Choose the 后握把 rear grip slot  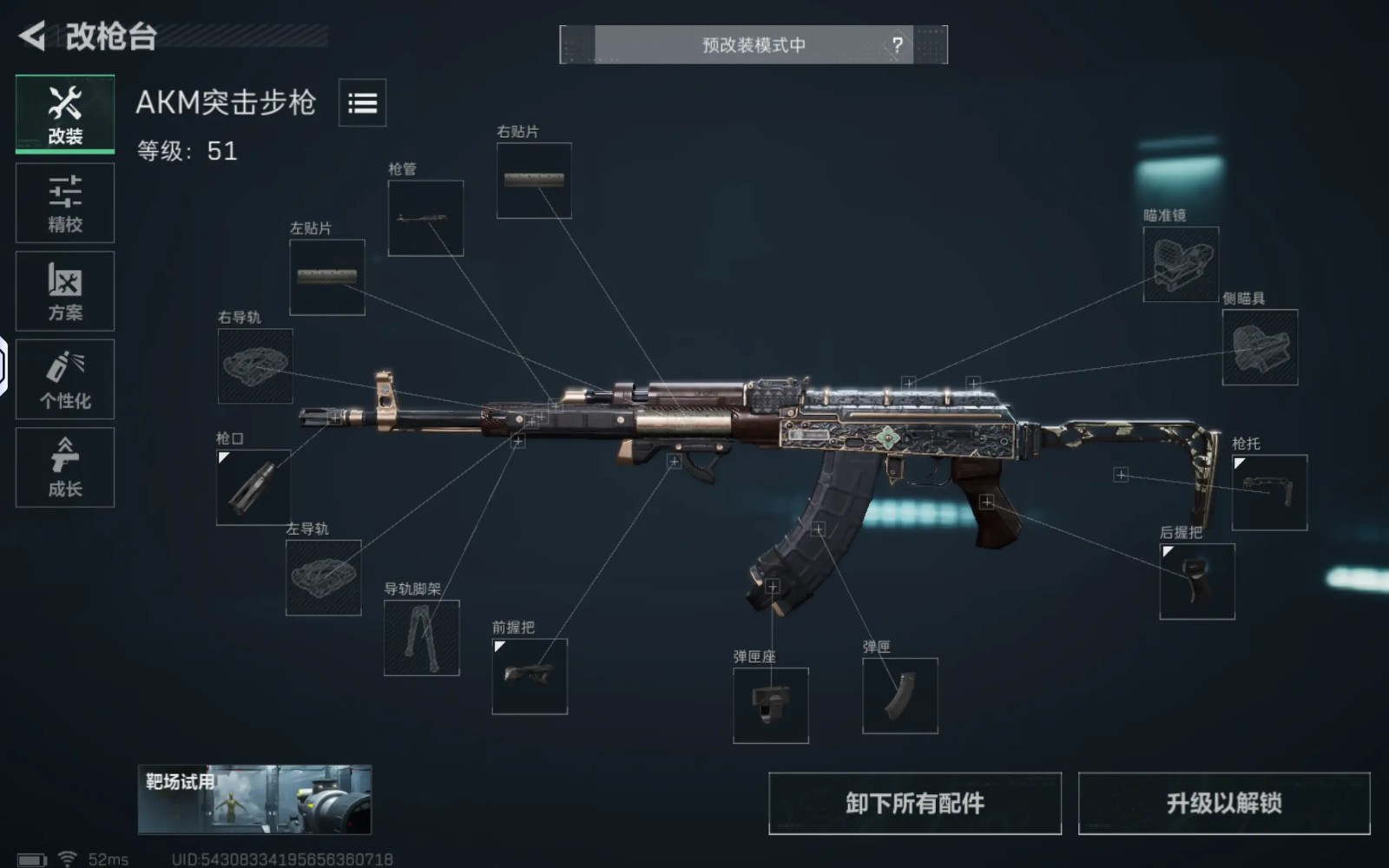1197,582
